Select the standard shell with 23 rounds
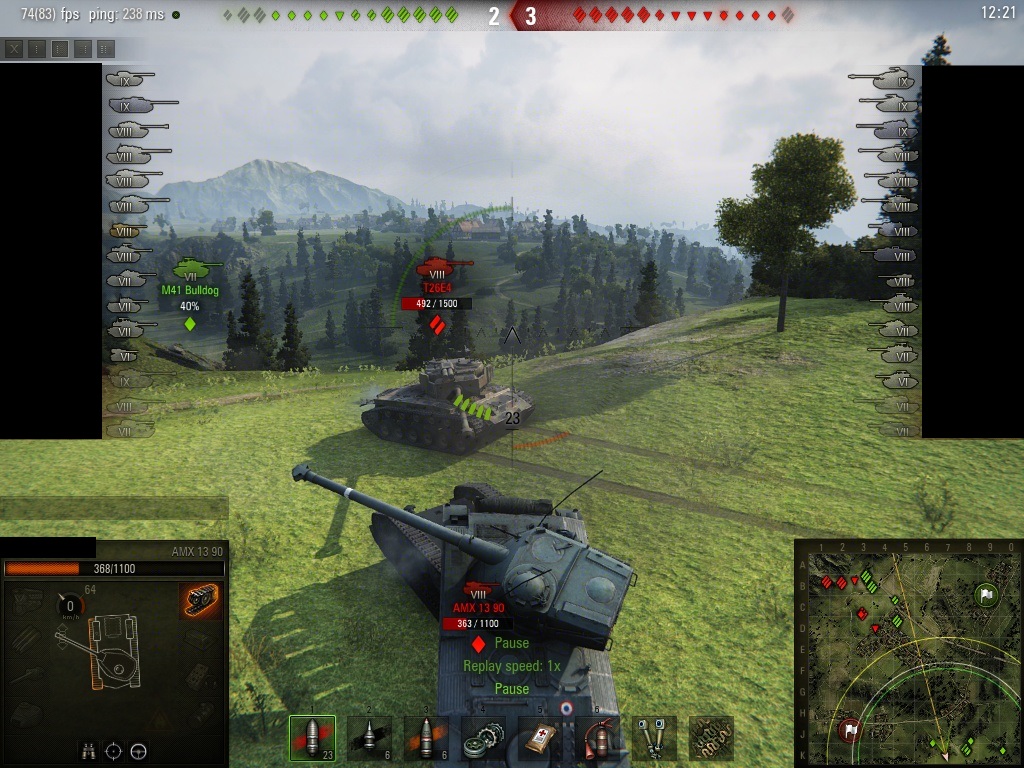Screen dimensions: 1024x768 [x=311, y=738]
